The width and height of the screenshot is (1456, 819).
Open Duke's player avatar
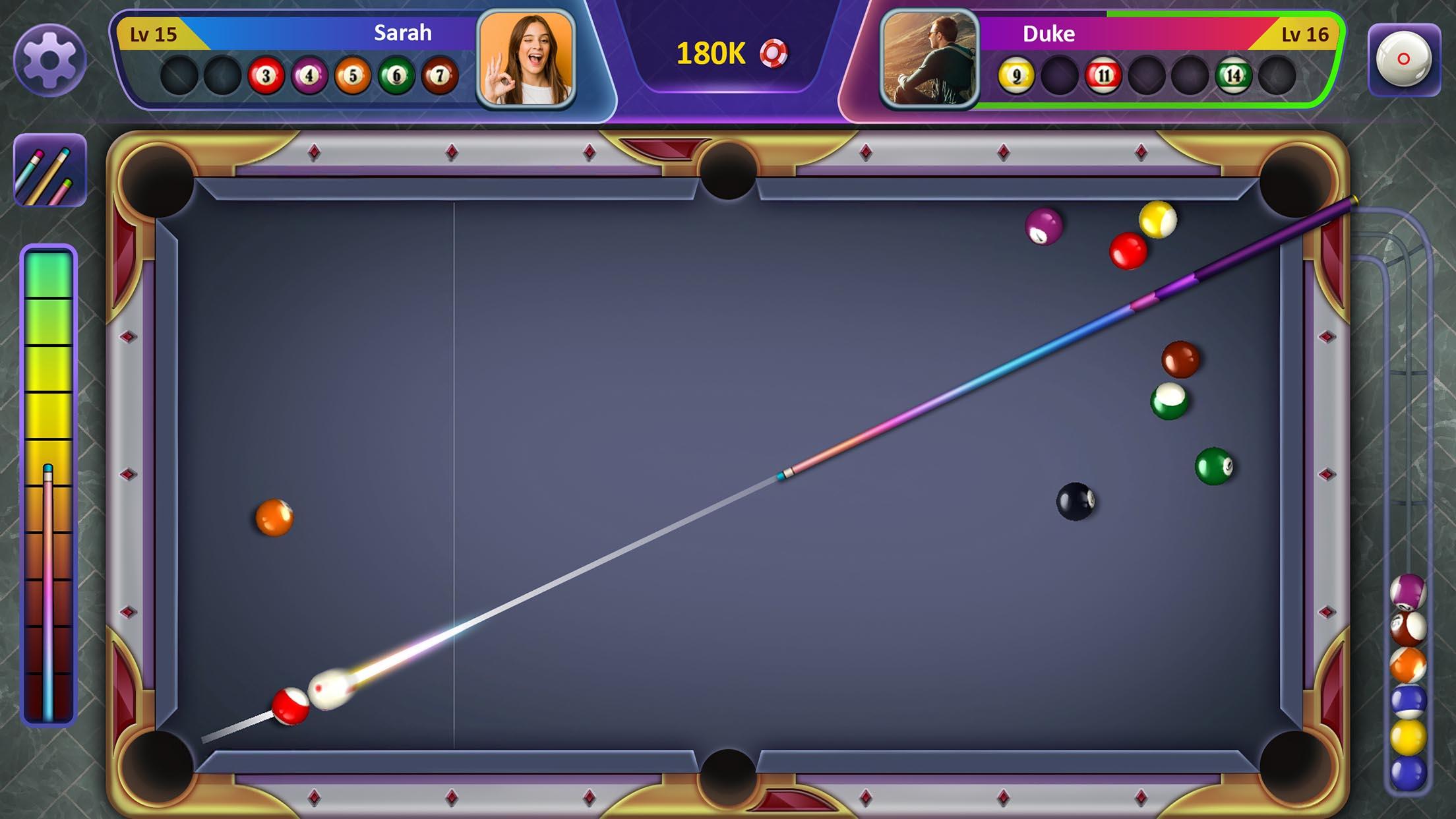(930, 61)
